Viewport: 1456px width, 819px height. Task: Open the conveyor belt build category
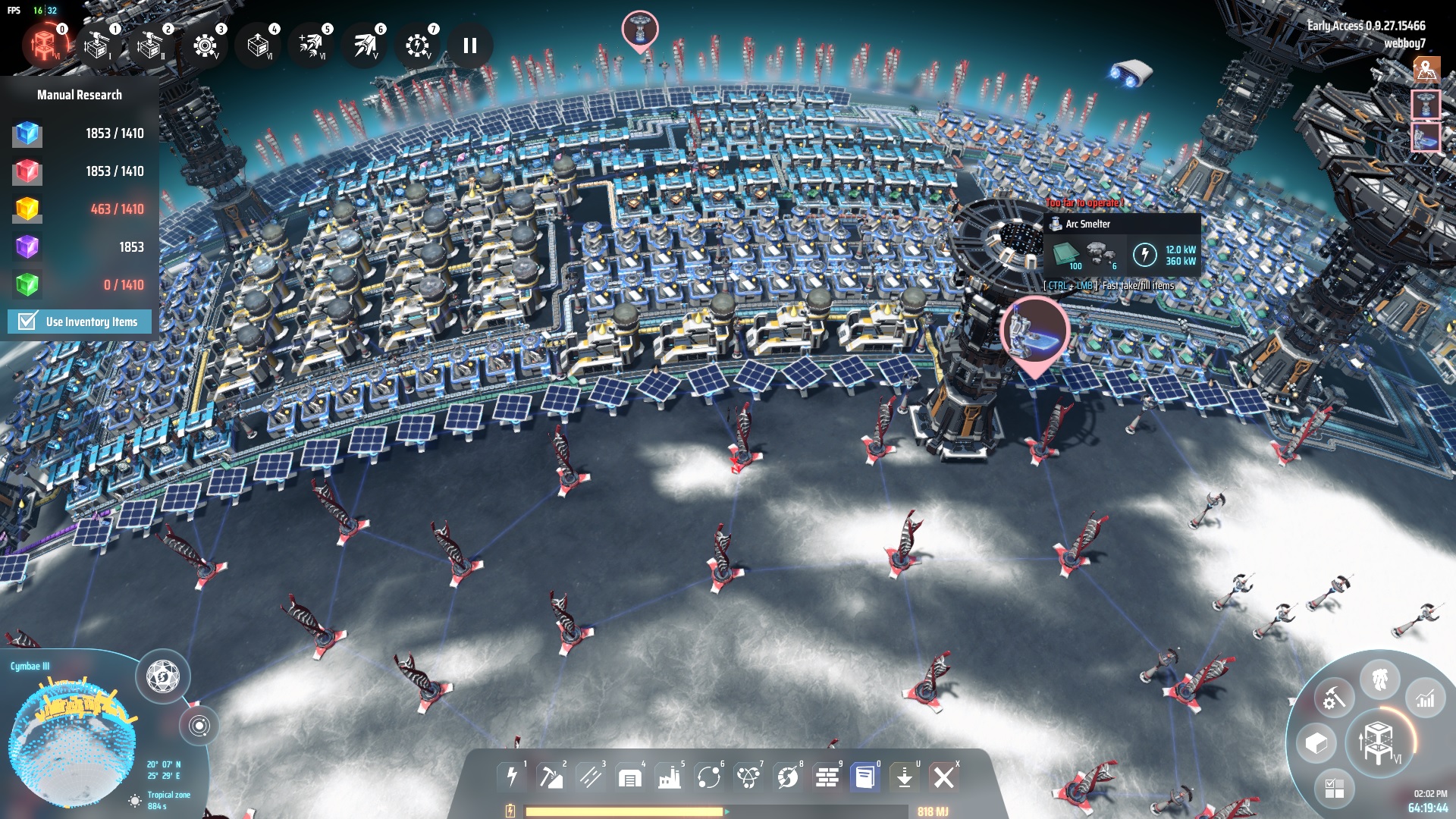click(x=590, y=777)
